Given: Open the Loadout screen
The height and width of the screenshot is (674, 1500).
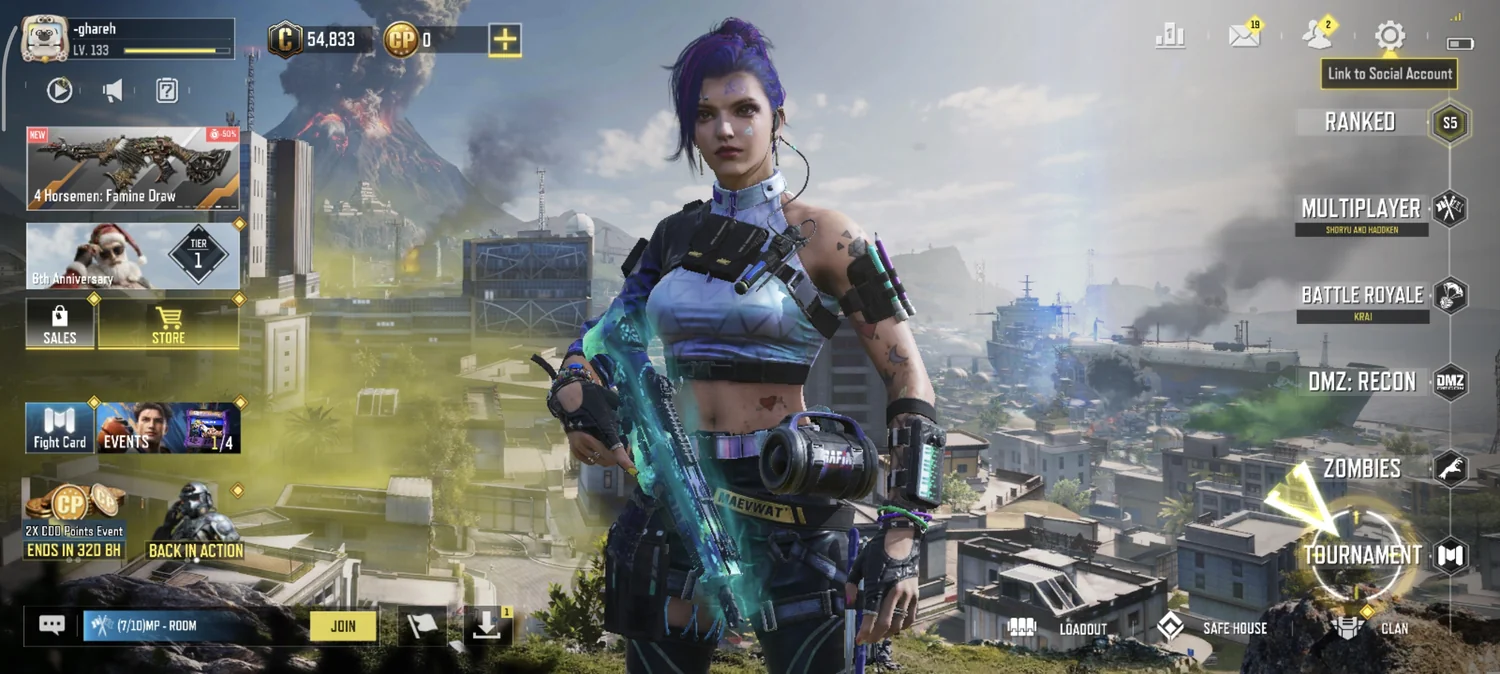Looking at the screenshot, I should (1064, 628).
